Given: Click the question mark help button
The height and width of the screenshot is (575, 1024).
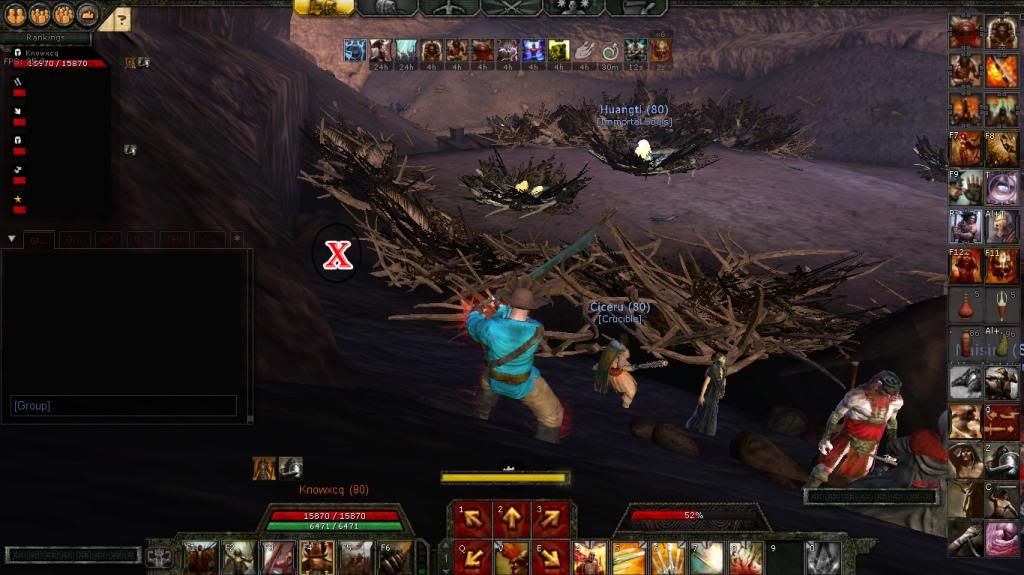Looking at the screenshot, I should pyautogui.click(x=116, y=17).
